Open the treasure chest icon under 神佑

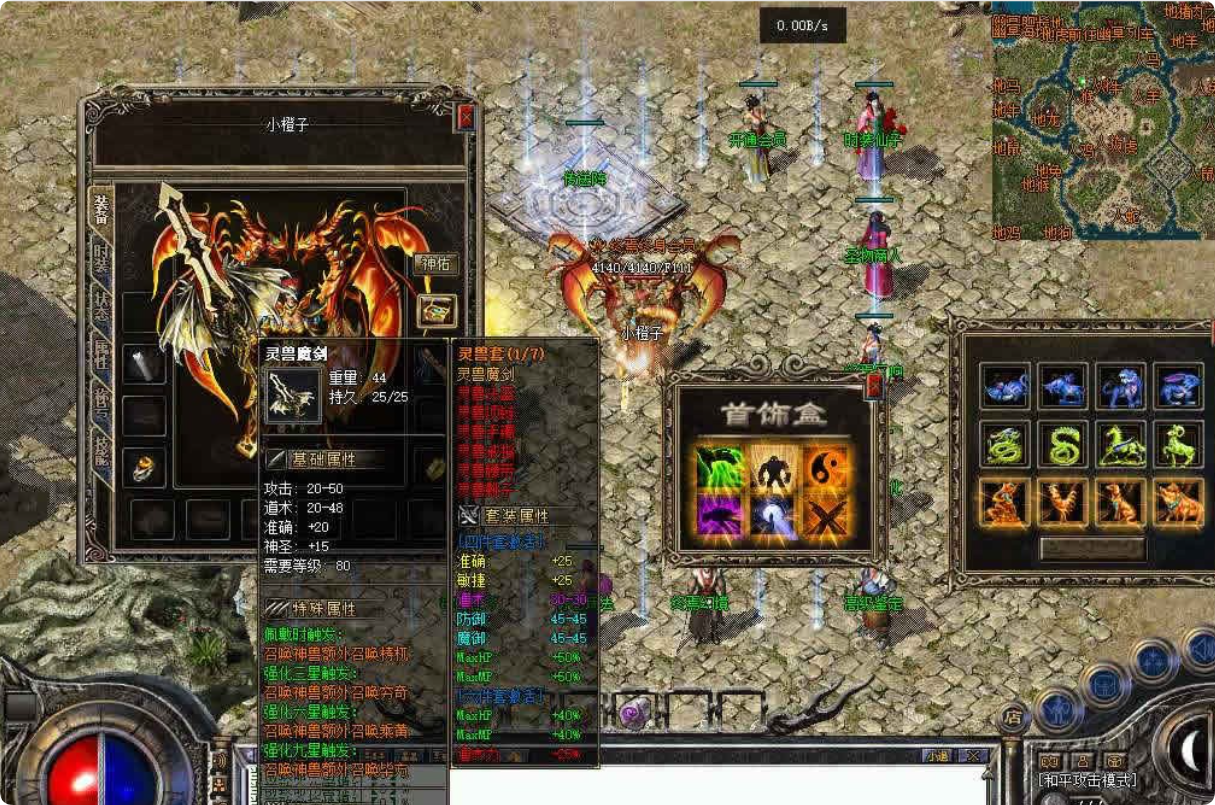(x=436, y=310)
